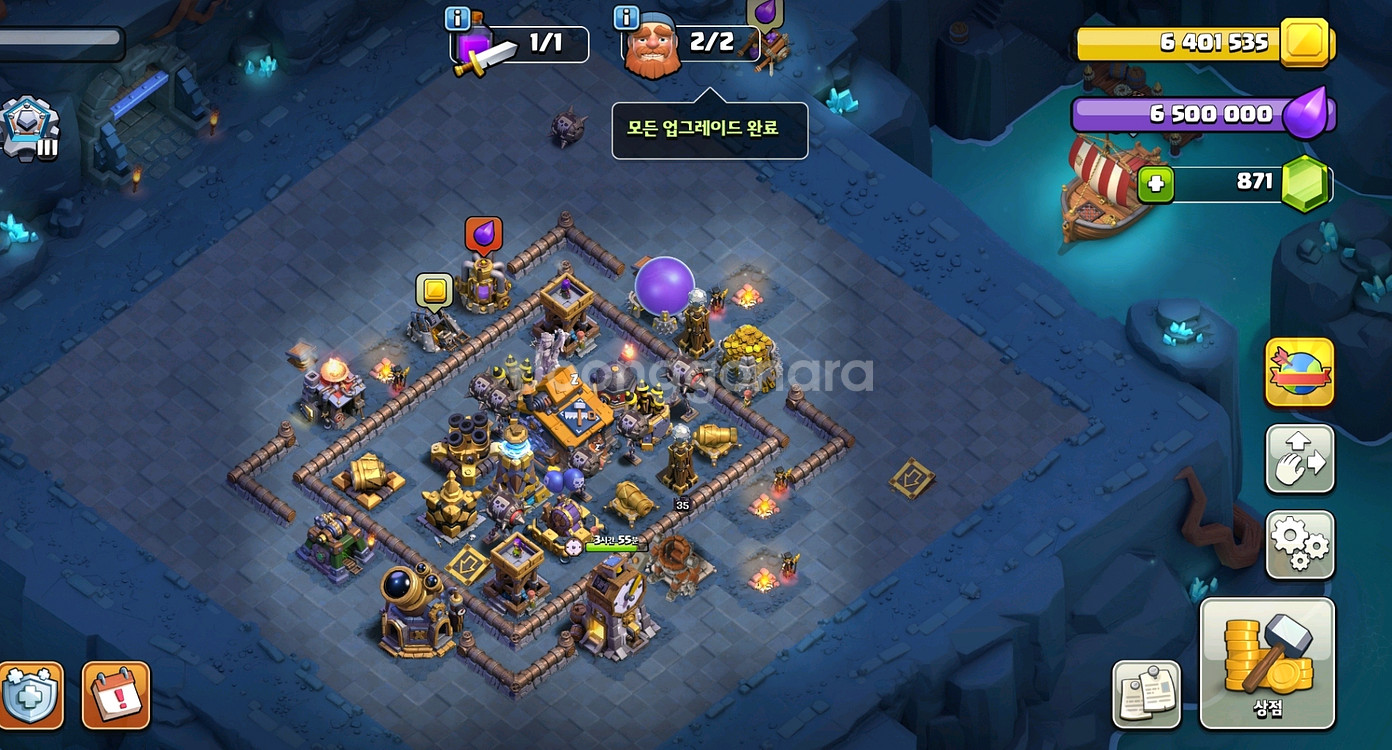Open the elixir storage resource bar

point(1200,114)
